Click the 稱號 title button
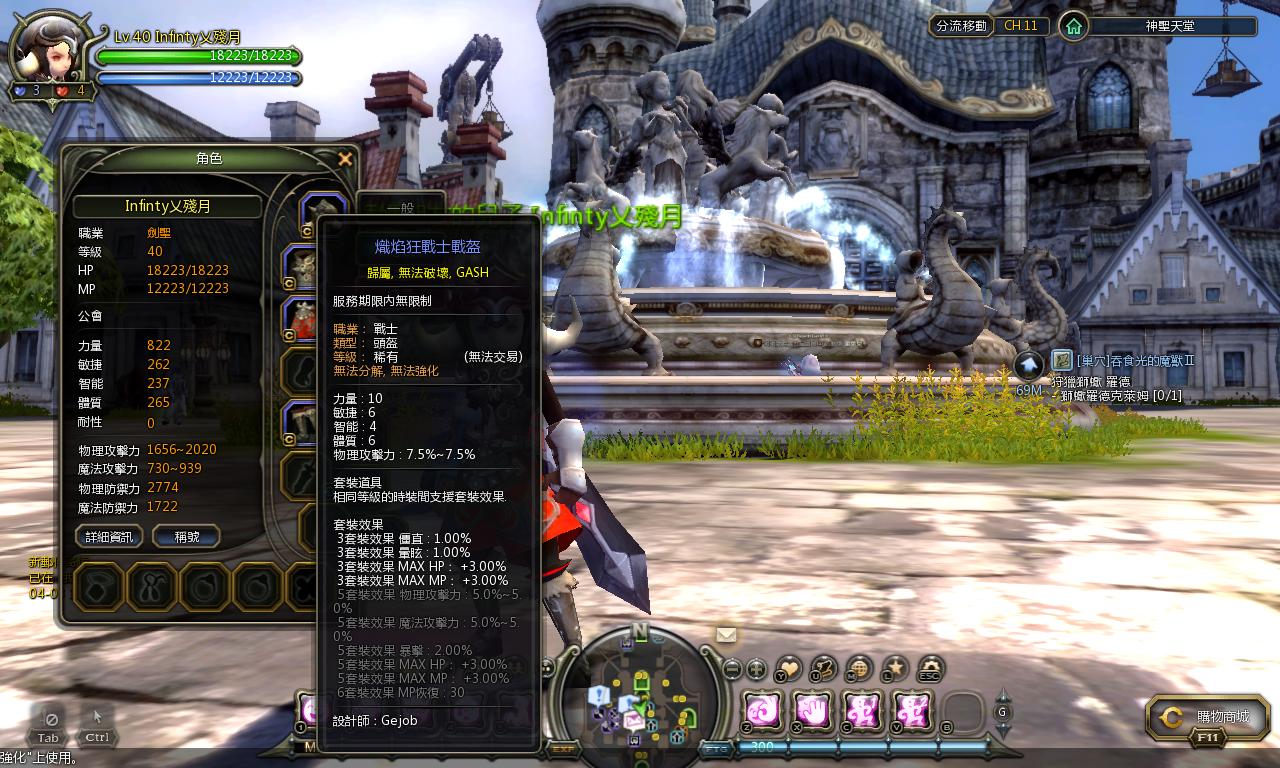Screen dimensions: 1280x768 (186, 537)
